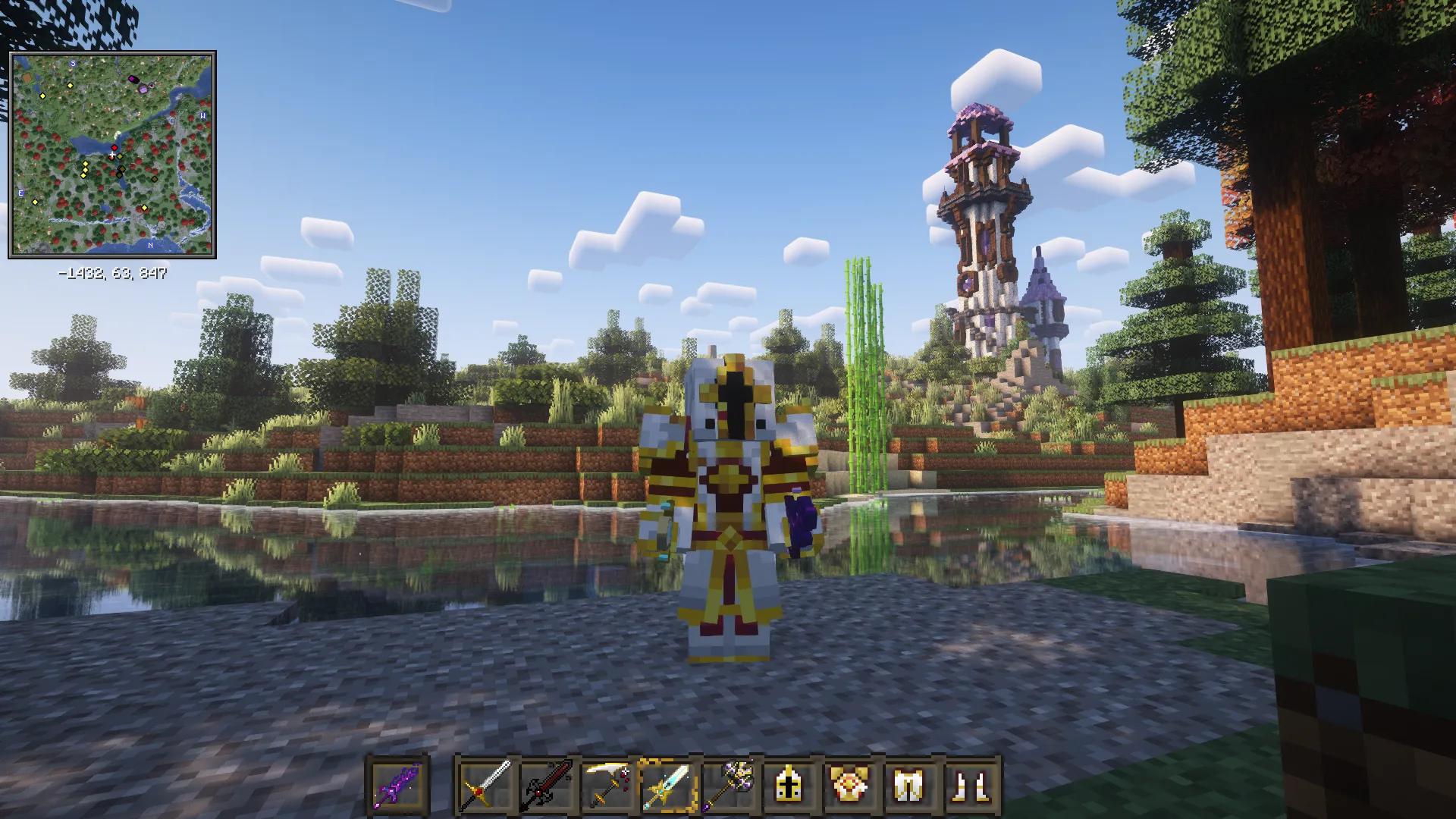The height and width of the screenshot is (819, 1456).
Task: Click the W direction label on the minimap
Action: 203,115
